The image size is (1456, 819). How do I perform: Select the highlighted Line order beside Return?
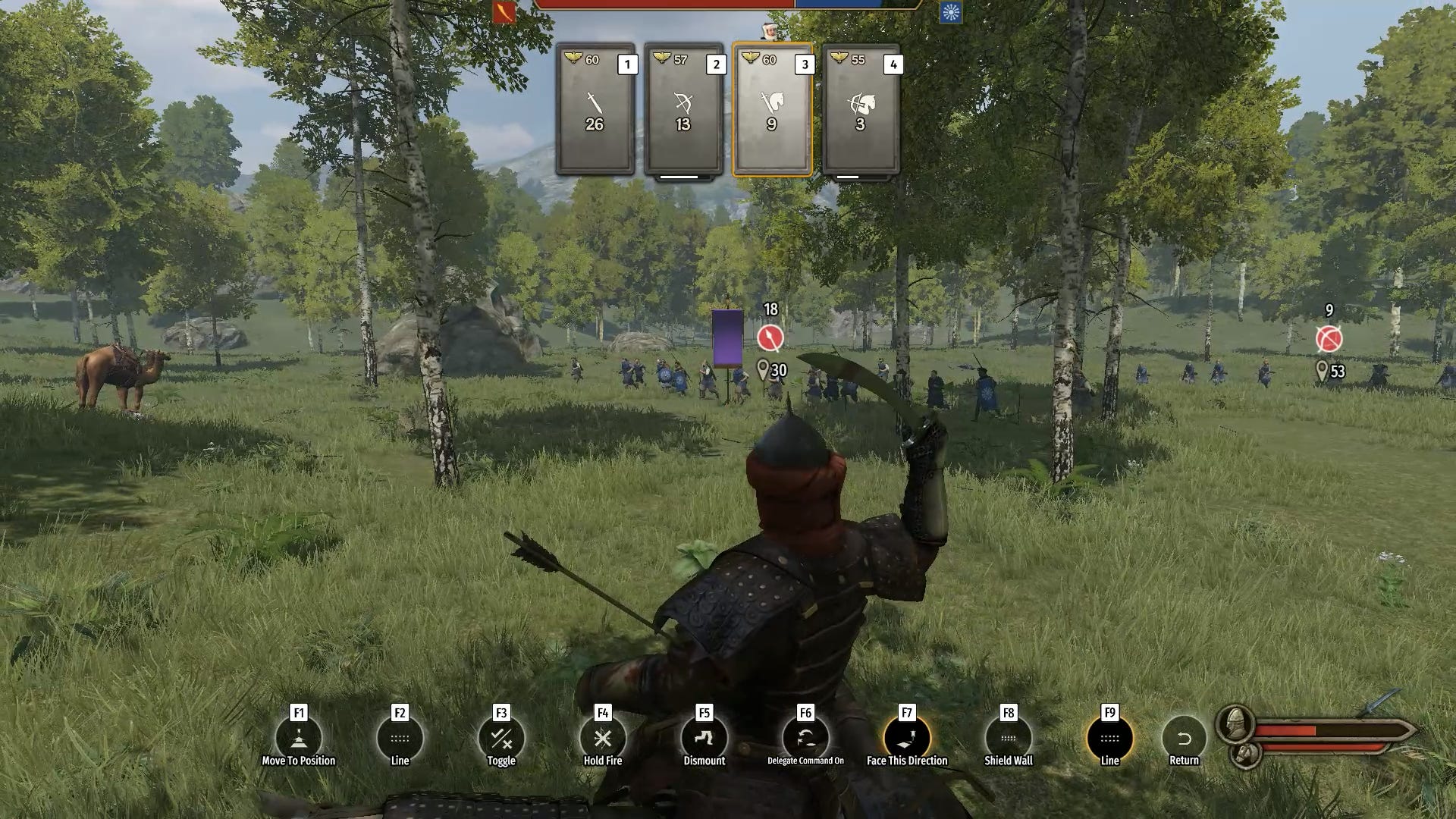point(1109,738)
